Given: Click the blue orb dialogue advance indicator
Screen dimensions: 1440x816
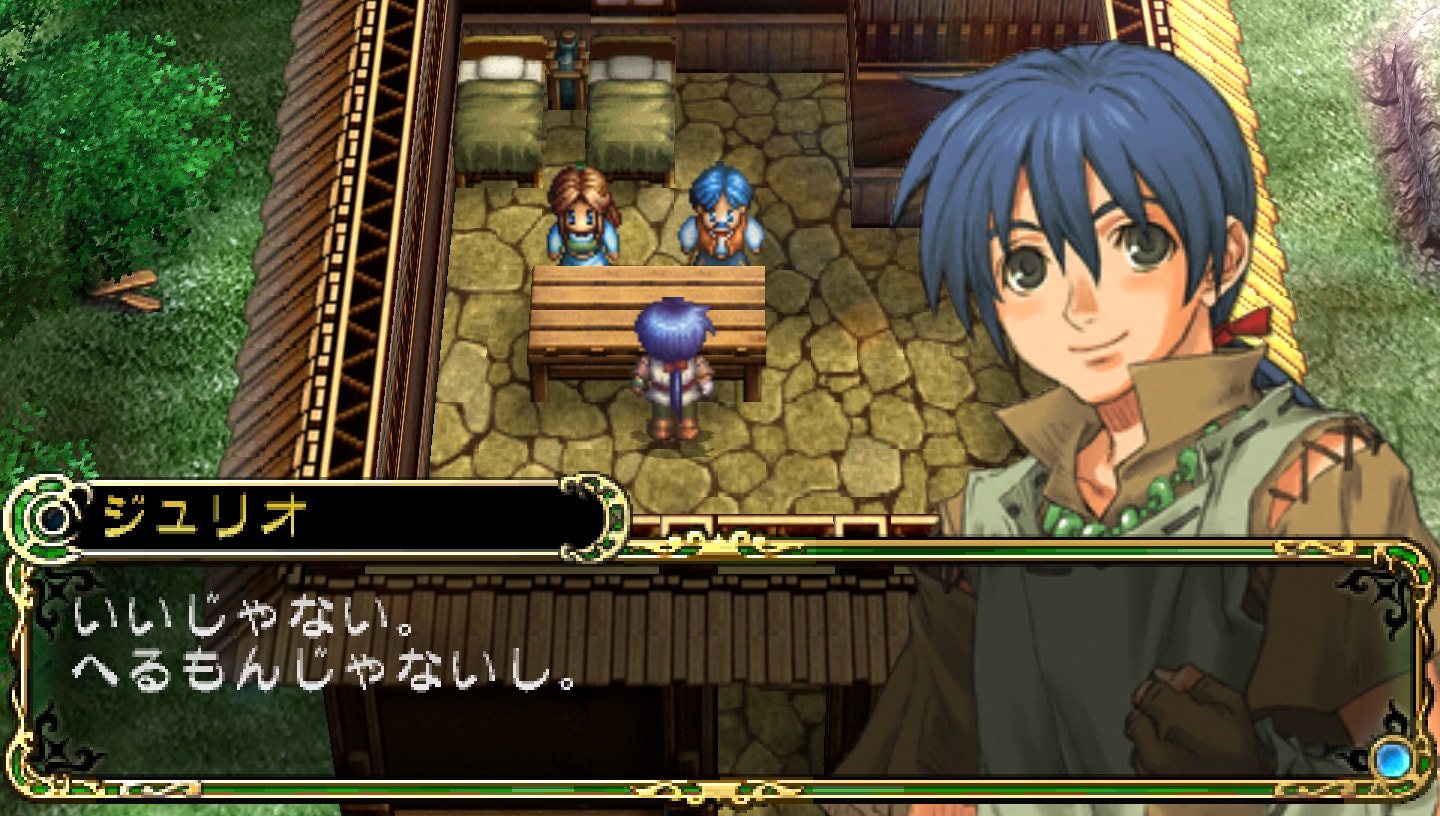Looking at the screenshot, I should coord(1389,759).
